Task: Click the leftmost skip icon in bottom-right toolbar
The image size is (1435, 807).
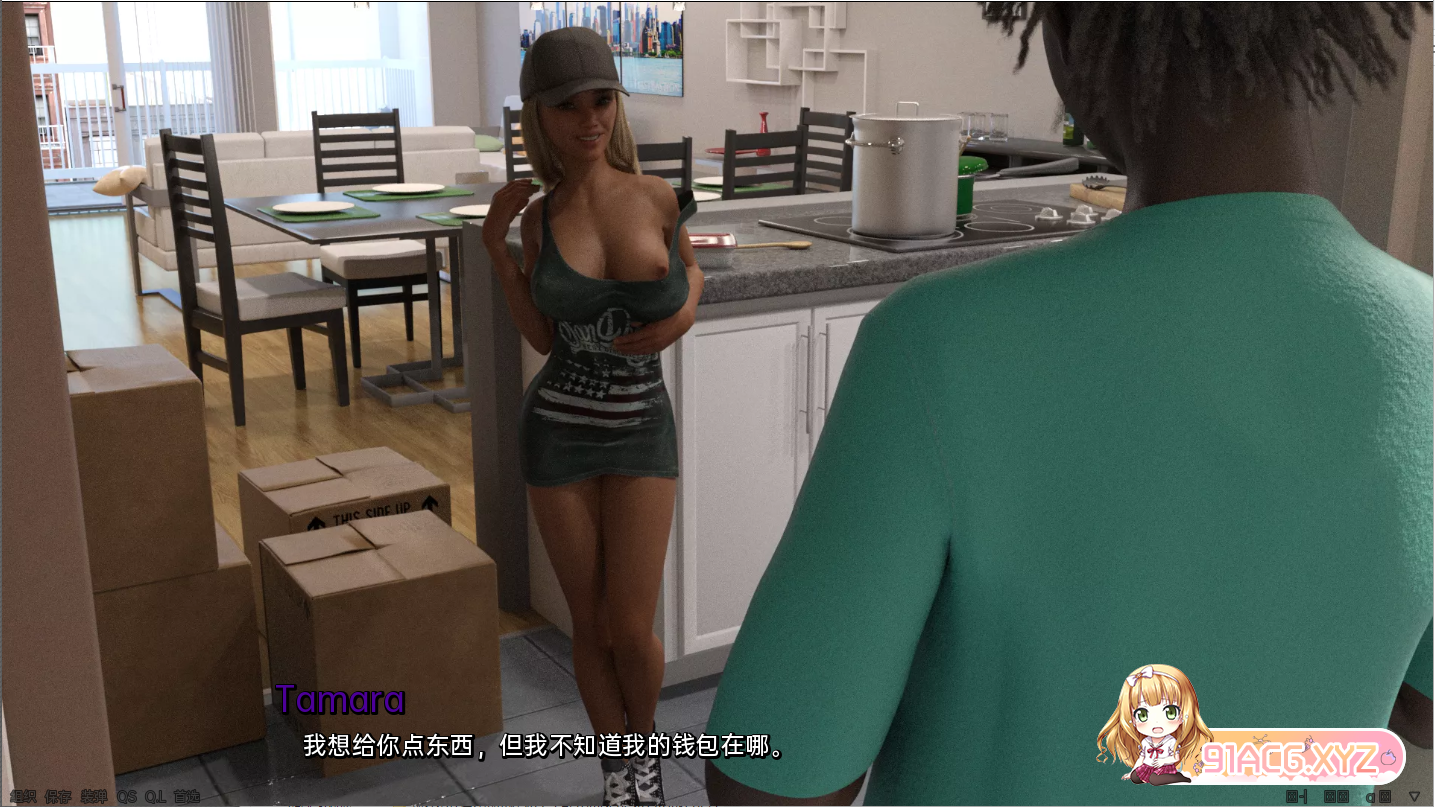Action: pos(1295,796)
